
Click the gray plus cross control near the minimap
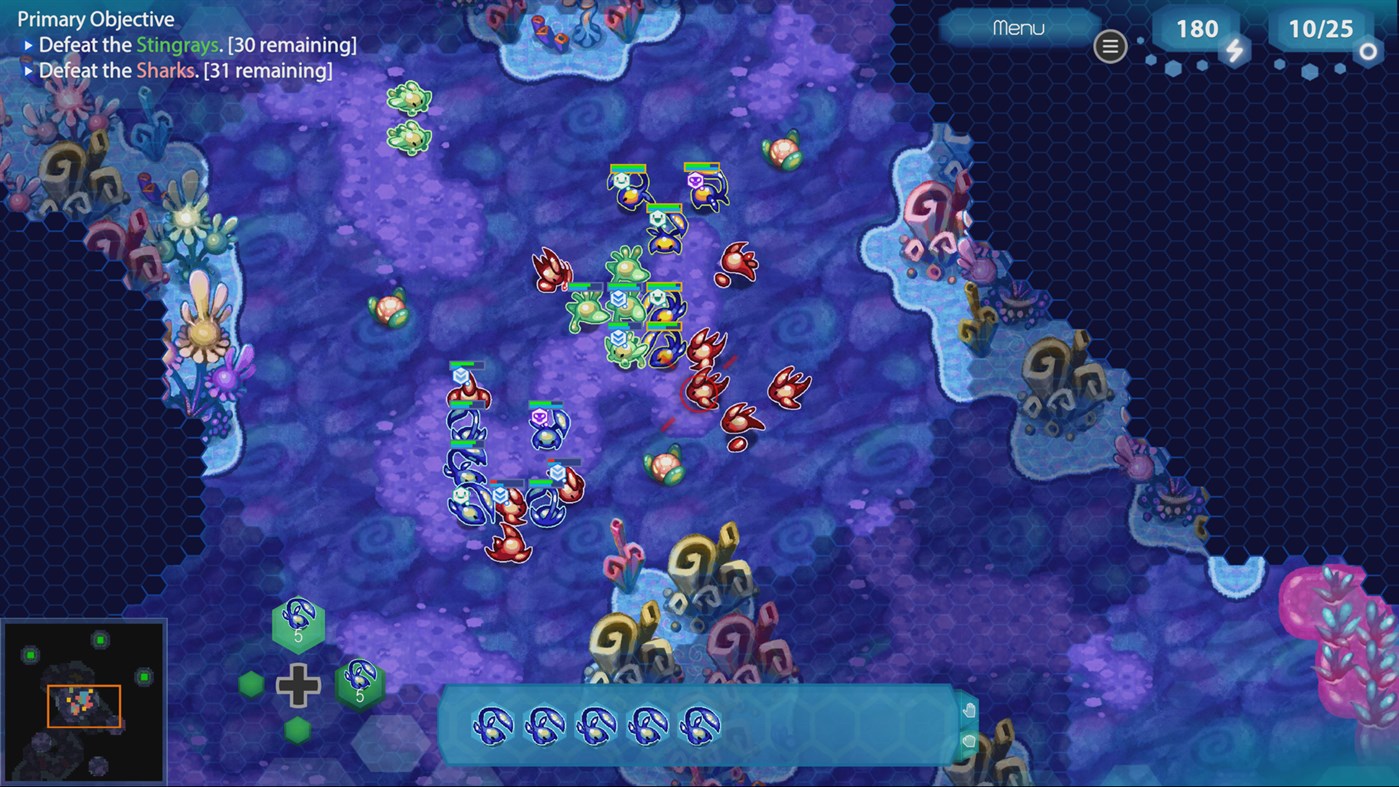(299, 686)
